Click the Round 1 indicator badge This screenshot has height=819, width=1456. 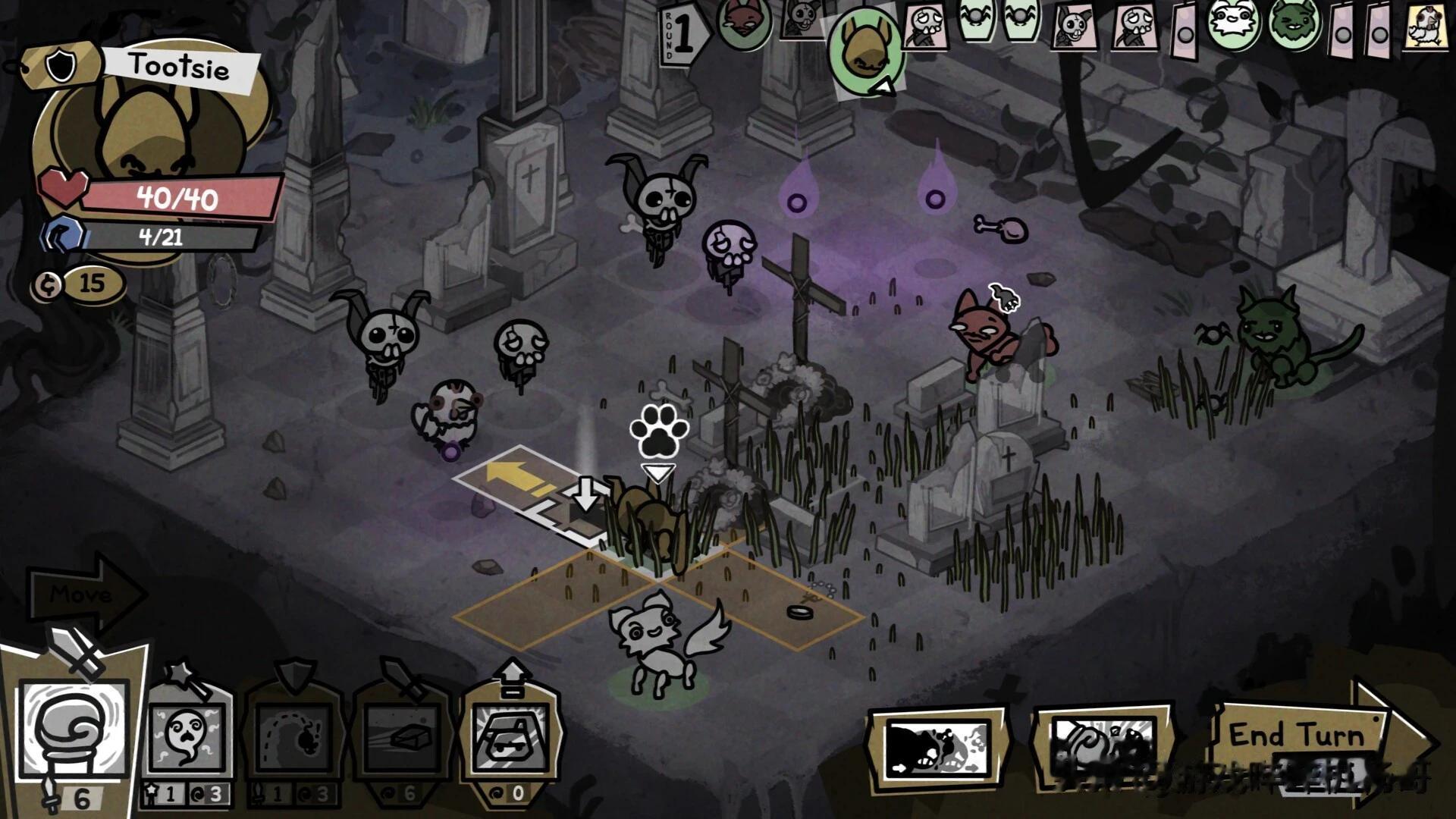coord(682,34)
